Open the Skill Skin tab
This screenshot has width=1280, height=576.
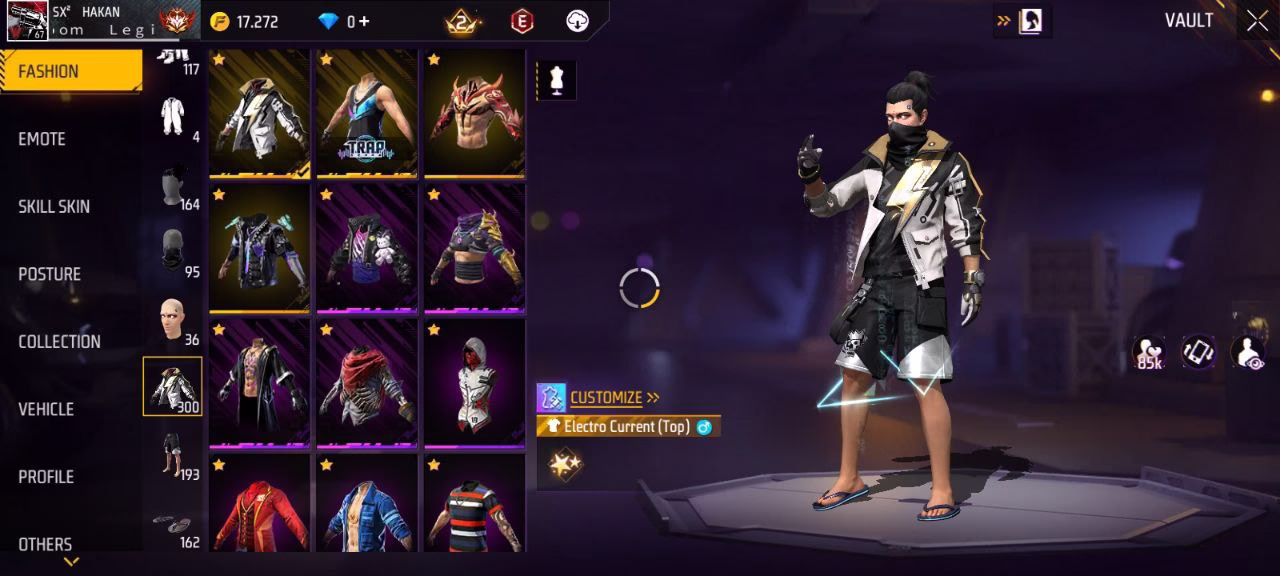(54, 207)
